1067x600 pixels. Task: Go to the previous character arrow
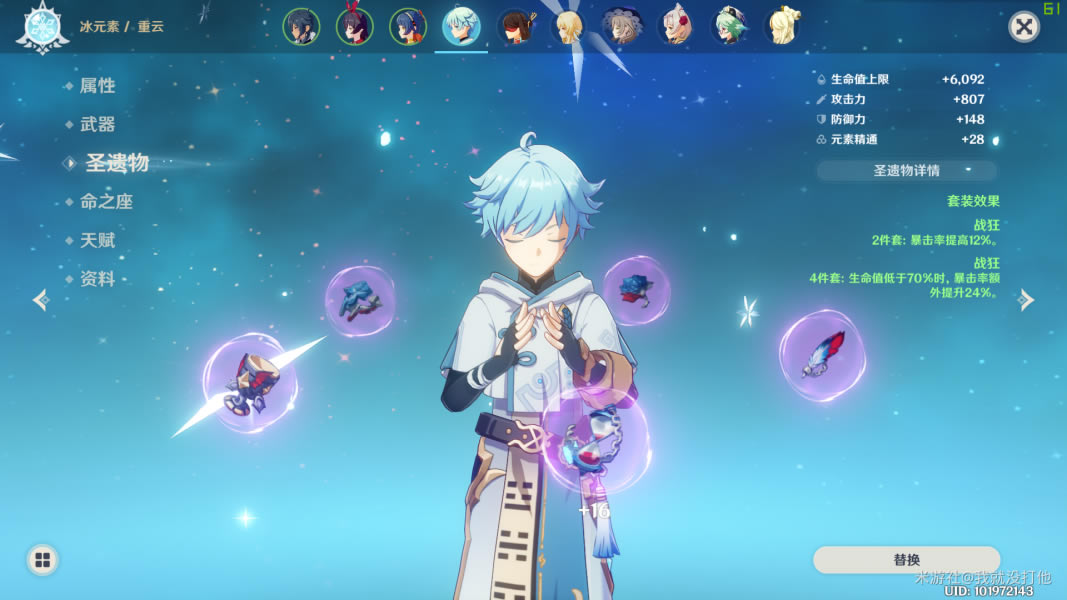[40, 299]
